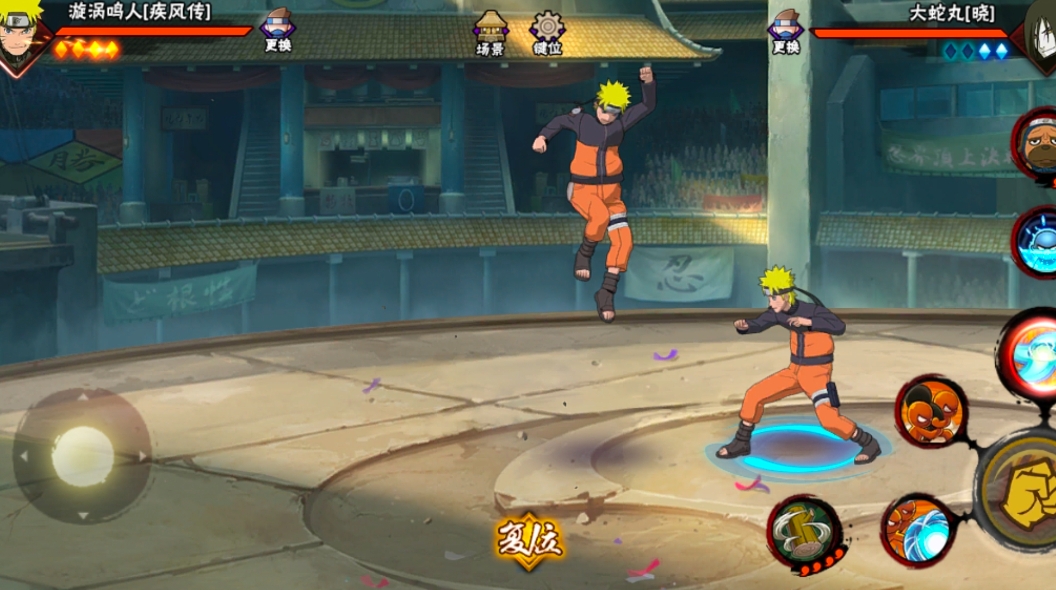The width and height of the screenshot is (1056, 590).
Task: Click 更换 beside Uzumaki Naruto's health bar
Action: click(277, 30)
